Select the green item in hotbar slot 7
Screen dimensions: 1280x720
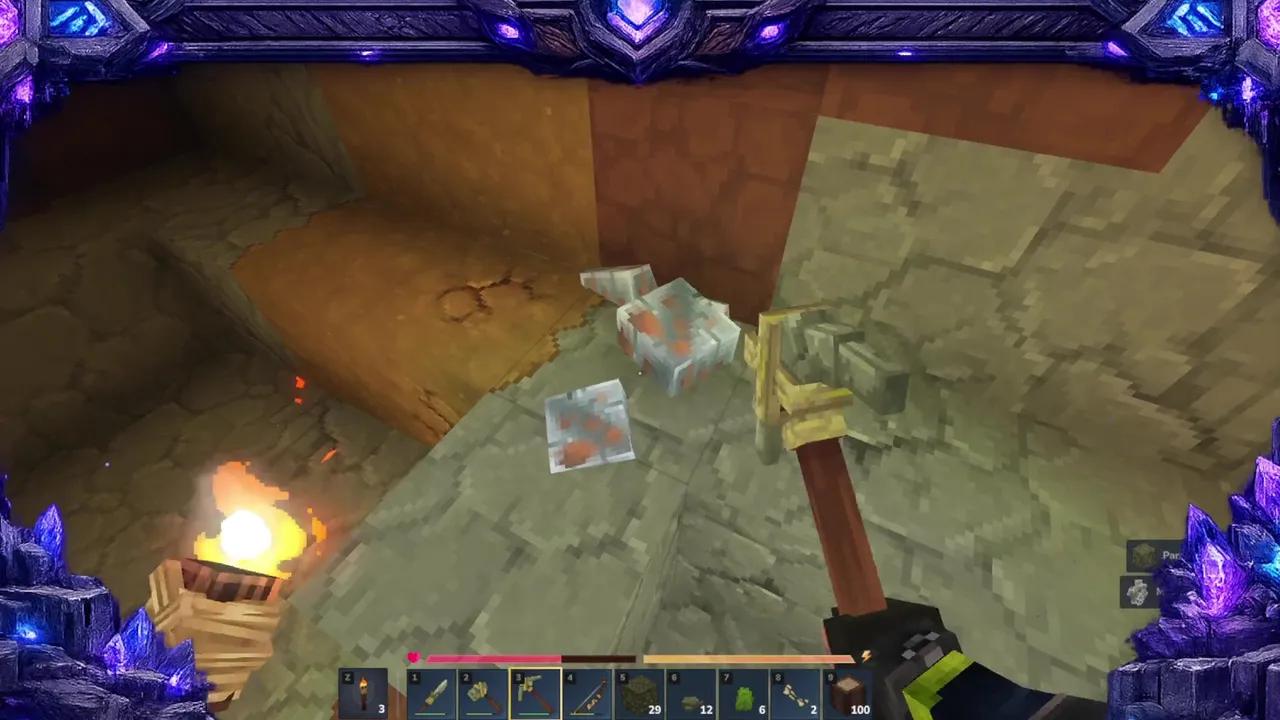click(x=746, y=691)
